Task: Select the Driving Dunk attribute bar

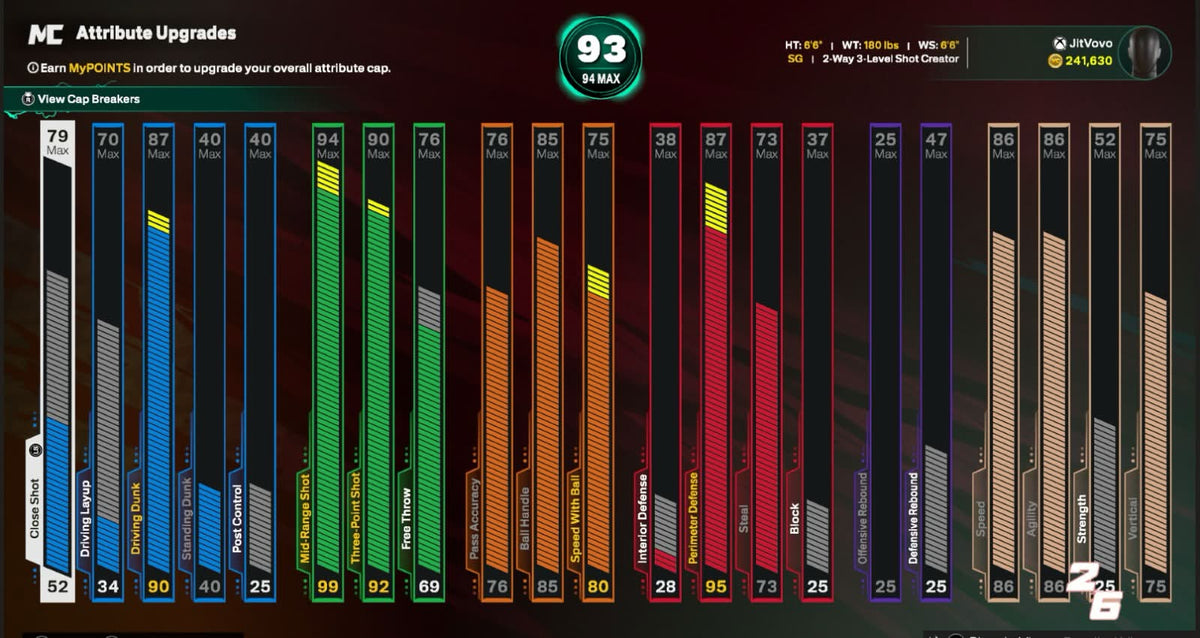Action: click(x=158, y=360)
